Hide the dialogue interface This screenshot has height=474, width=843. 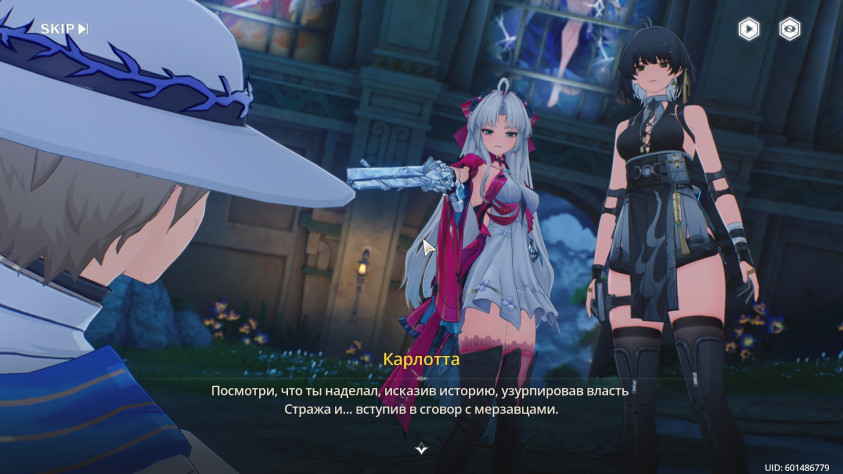pos(790,29)
